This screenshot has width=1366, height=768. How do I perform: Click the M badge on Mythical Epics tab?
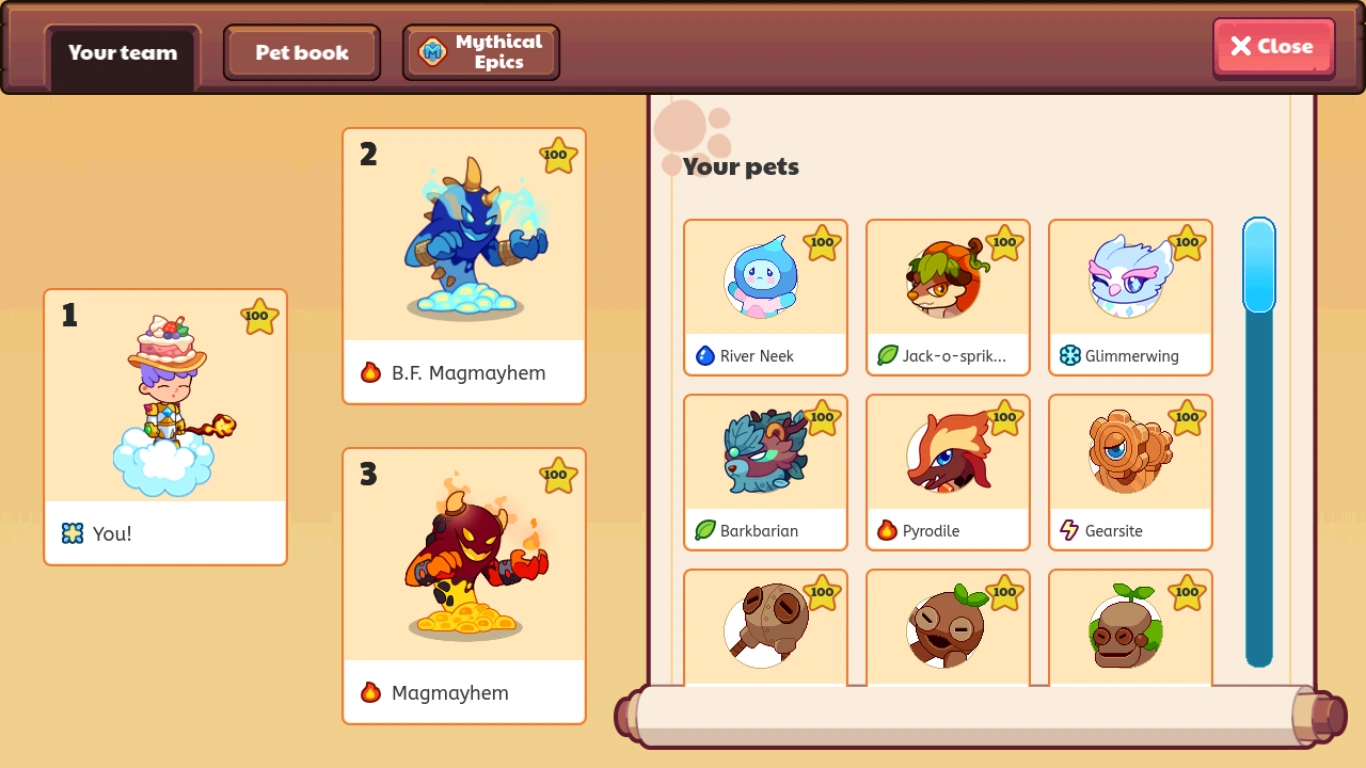point(432,51)
